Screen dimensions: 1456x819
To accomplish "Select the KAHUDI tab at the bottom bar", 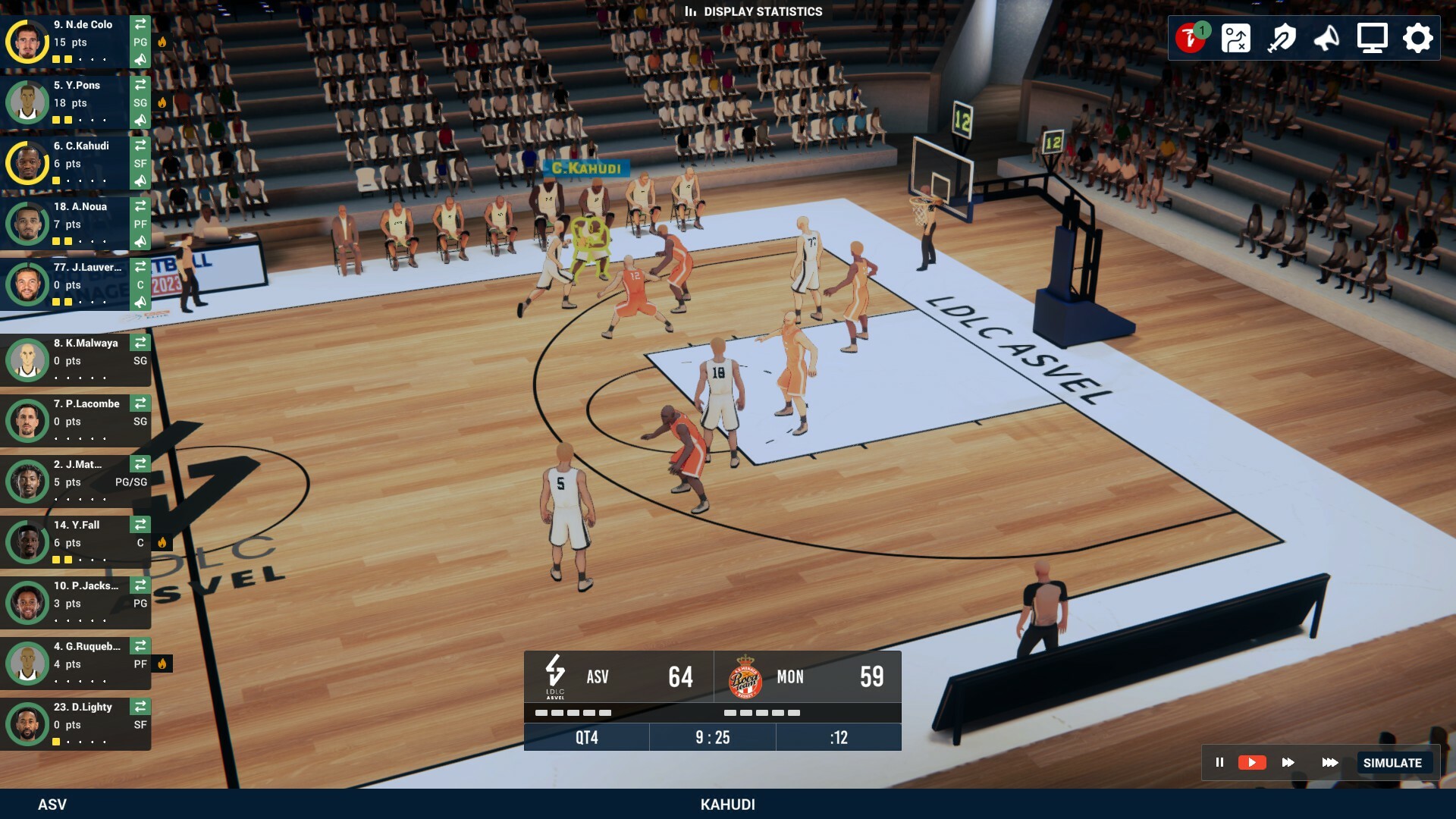I will pos(728,804).
